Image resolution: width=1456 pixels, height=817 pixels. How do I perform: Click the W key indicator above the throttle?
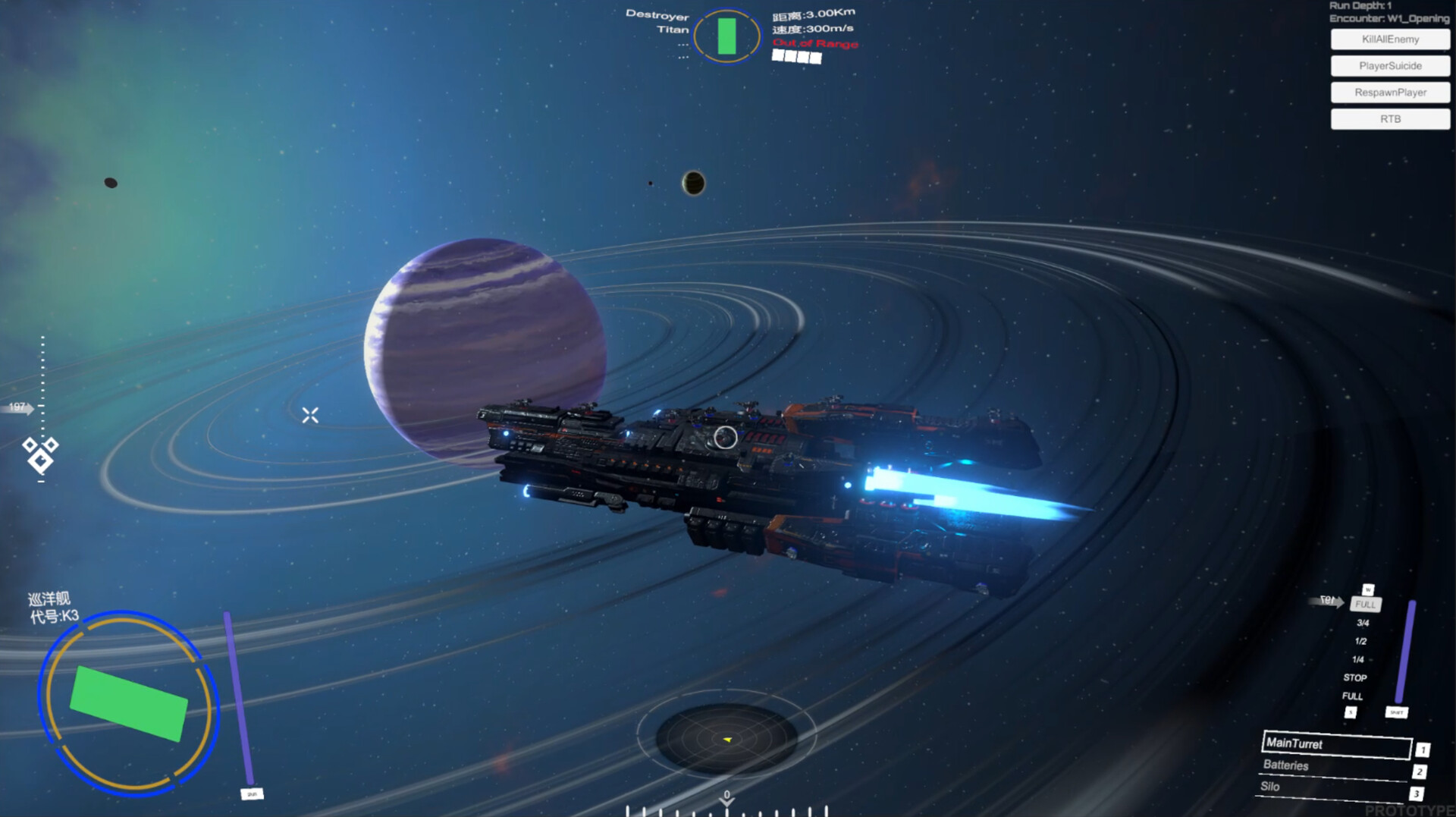[x=1367, y=589]
